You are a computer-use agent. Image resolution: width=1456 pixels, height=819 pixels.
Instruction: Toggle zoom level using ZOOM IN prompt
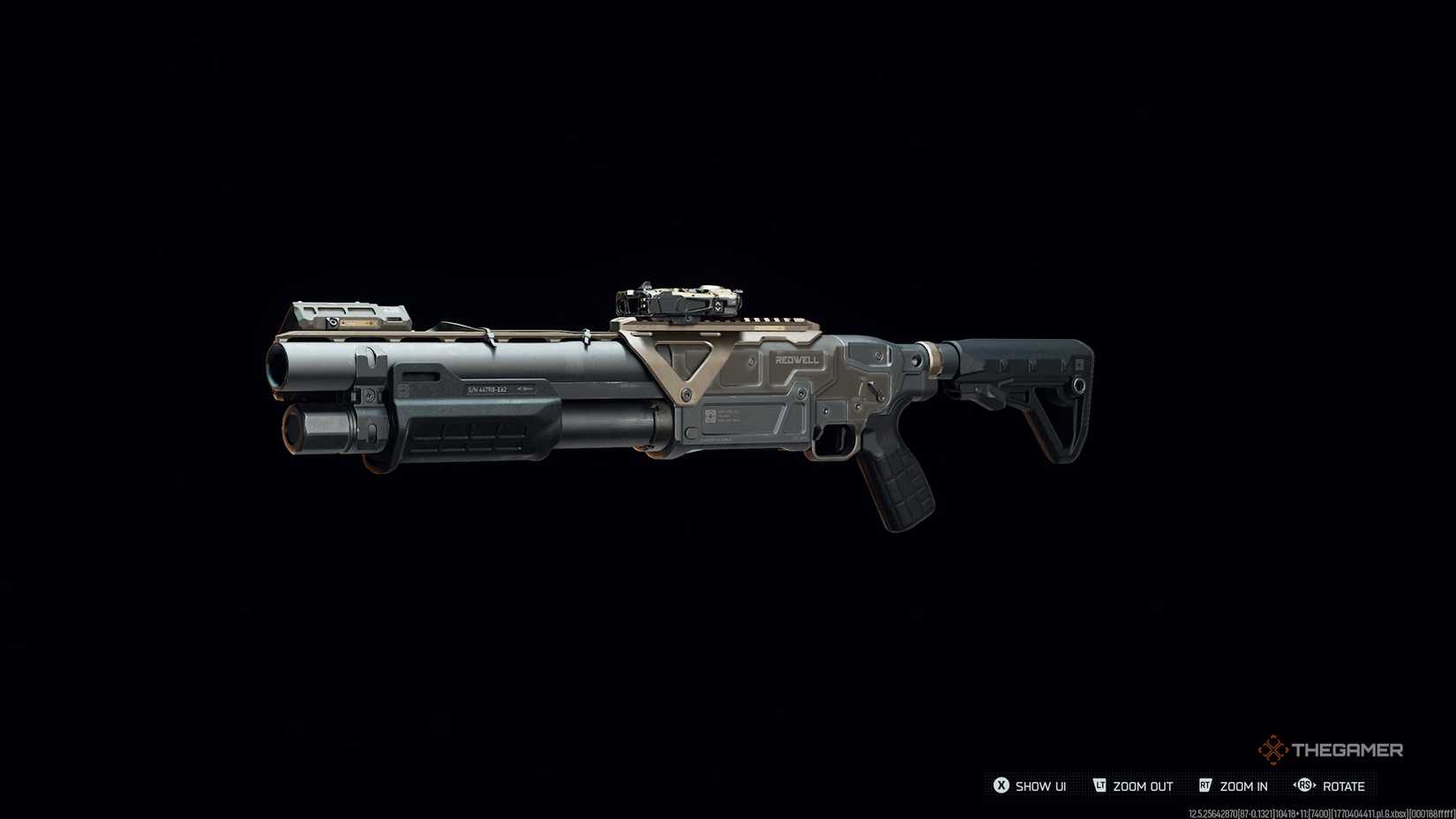pos(1242,786)
